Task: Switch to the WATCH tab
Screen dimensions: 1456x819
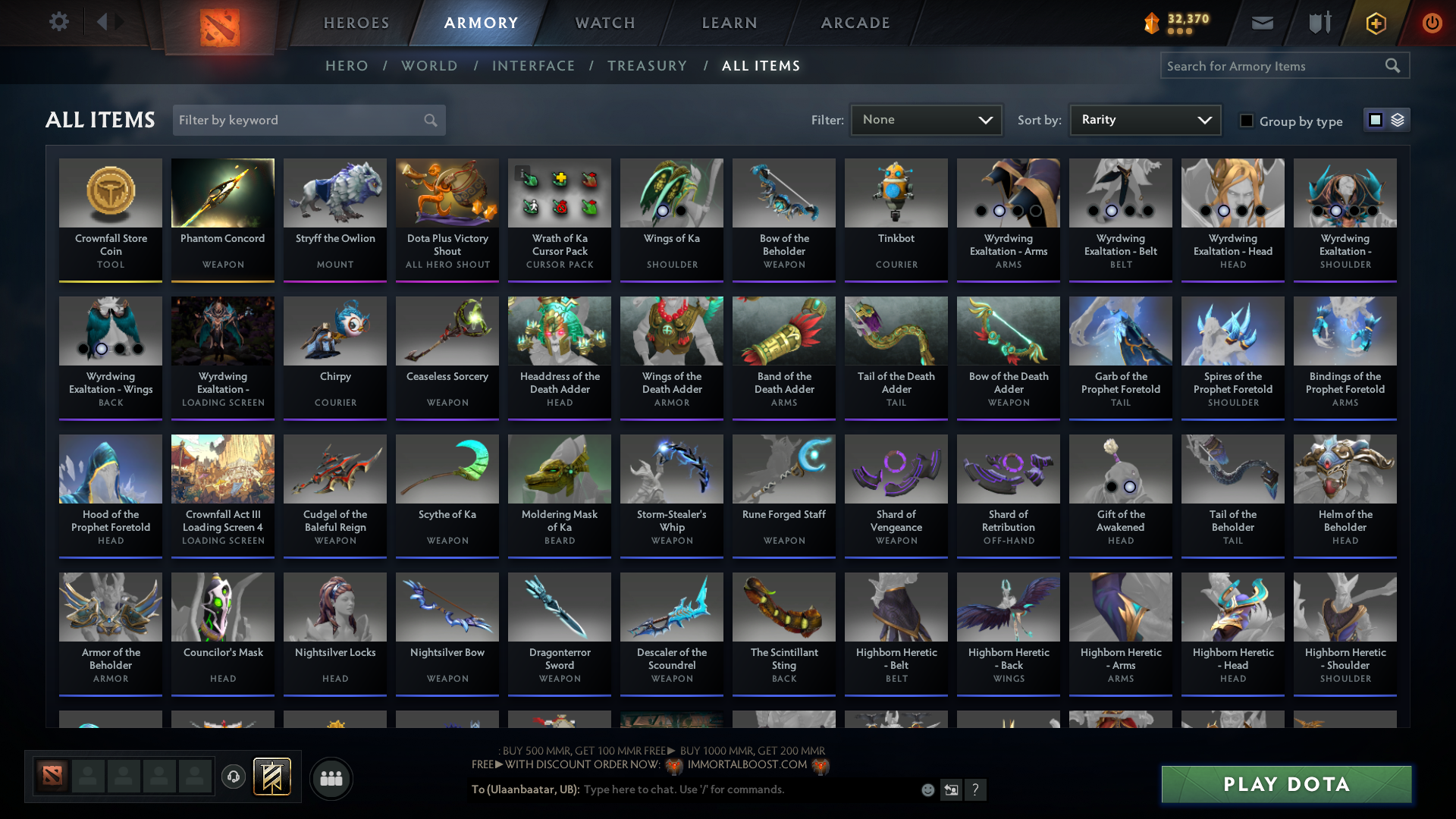Action: click(604, 23)
